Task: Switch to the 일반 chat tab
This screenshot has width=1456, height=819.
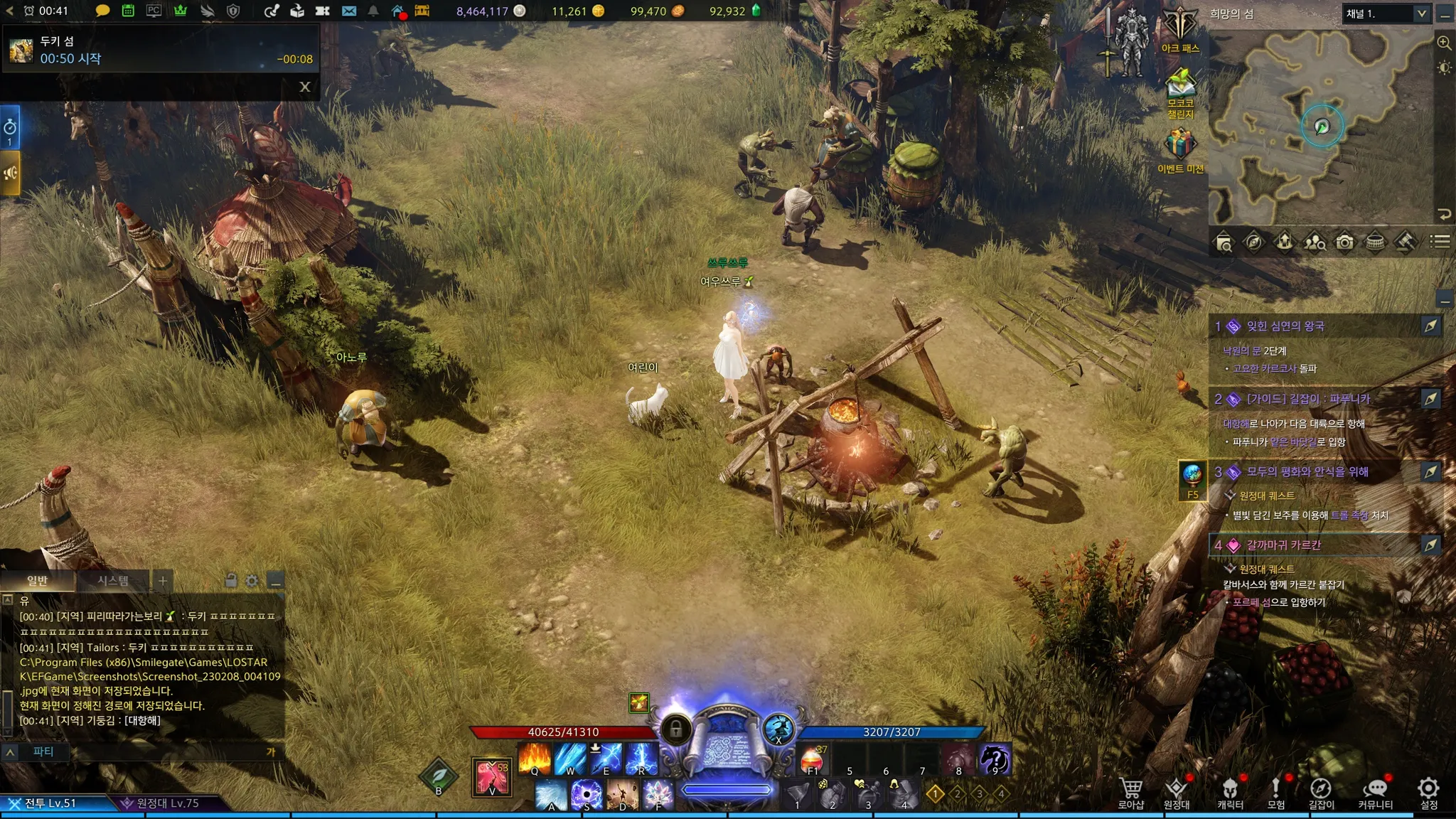Action: pos(37,581)
